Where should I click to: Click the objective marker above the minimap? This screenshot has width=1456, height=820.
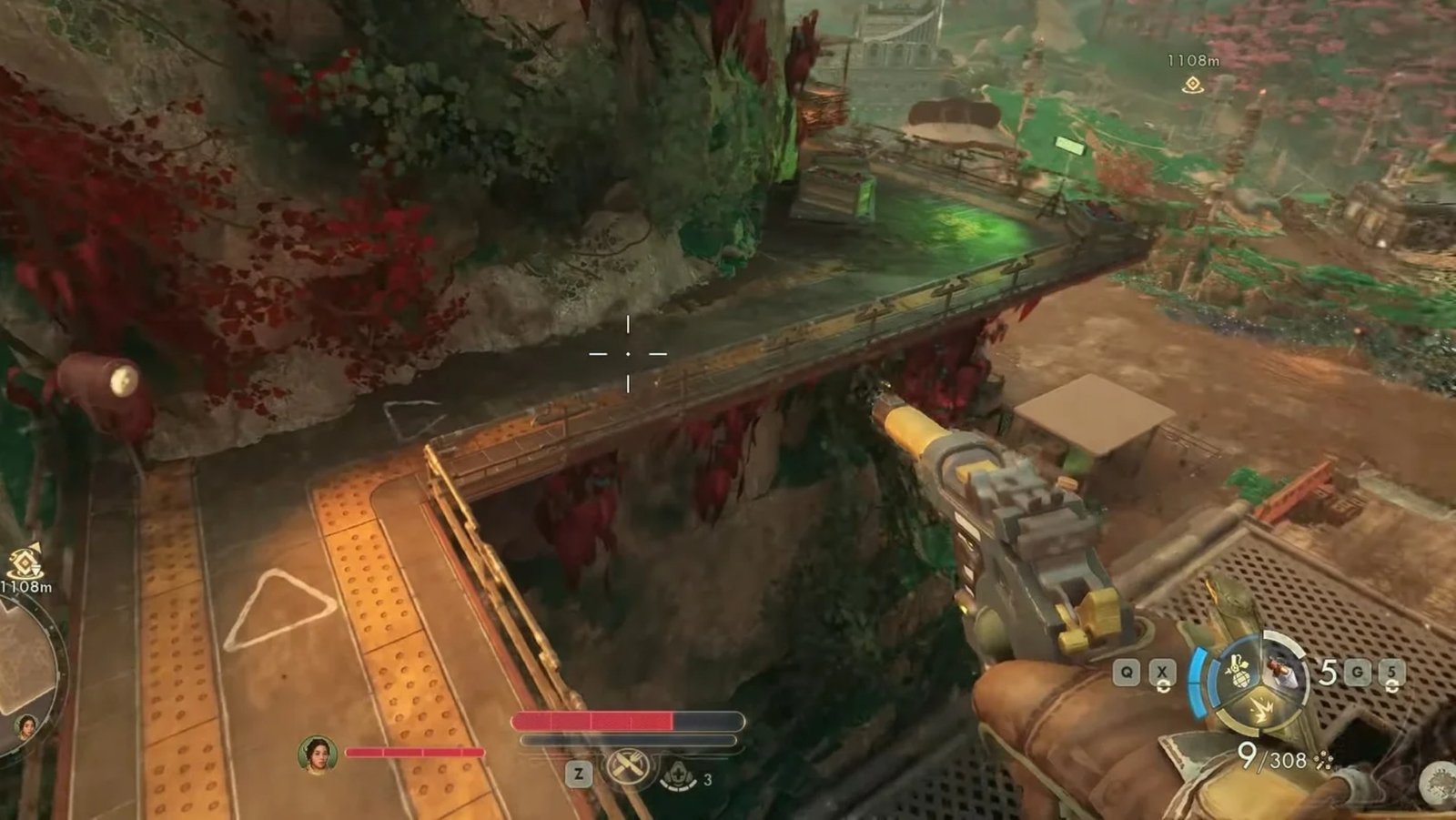point(25,561)
